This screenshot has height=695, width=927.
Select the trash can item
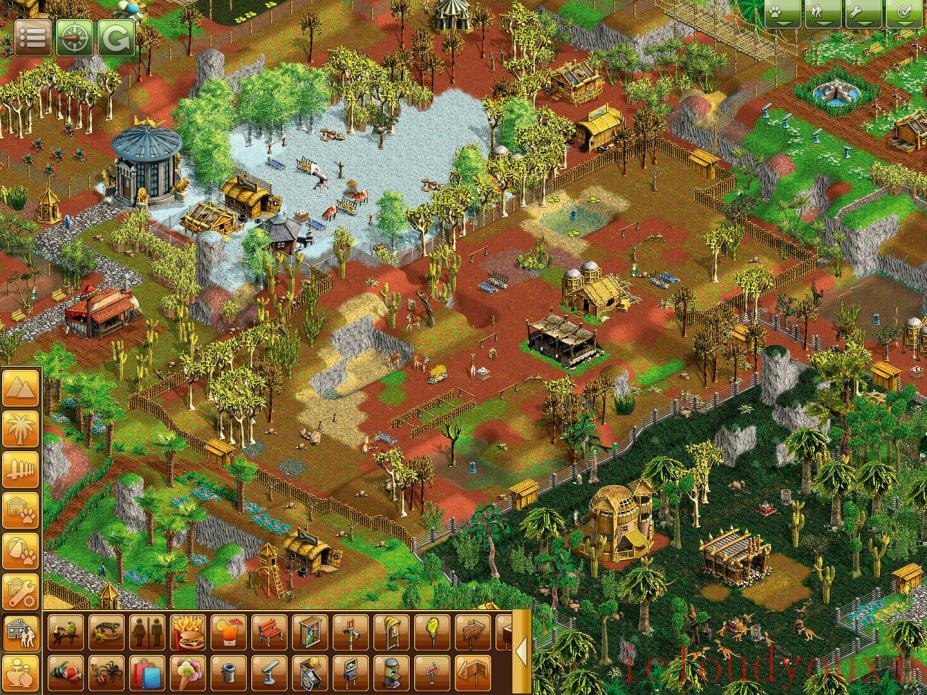229,672
